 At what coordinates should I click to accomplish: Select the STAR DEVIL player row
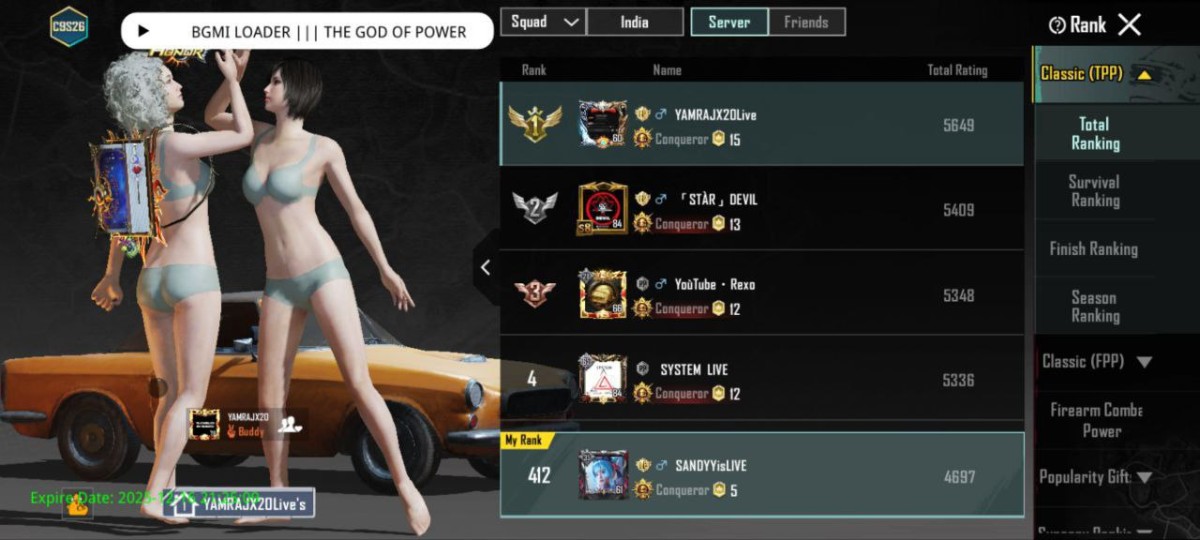[x=761, y=209]
